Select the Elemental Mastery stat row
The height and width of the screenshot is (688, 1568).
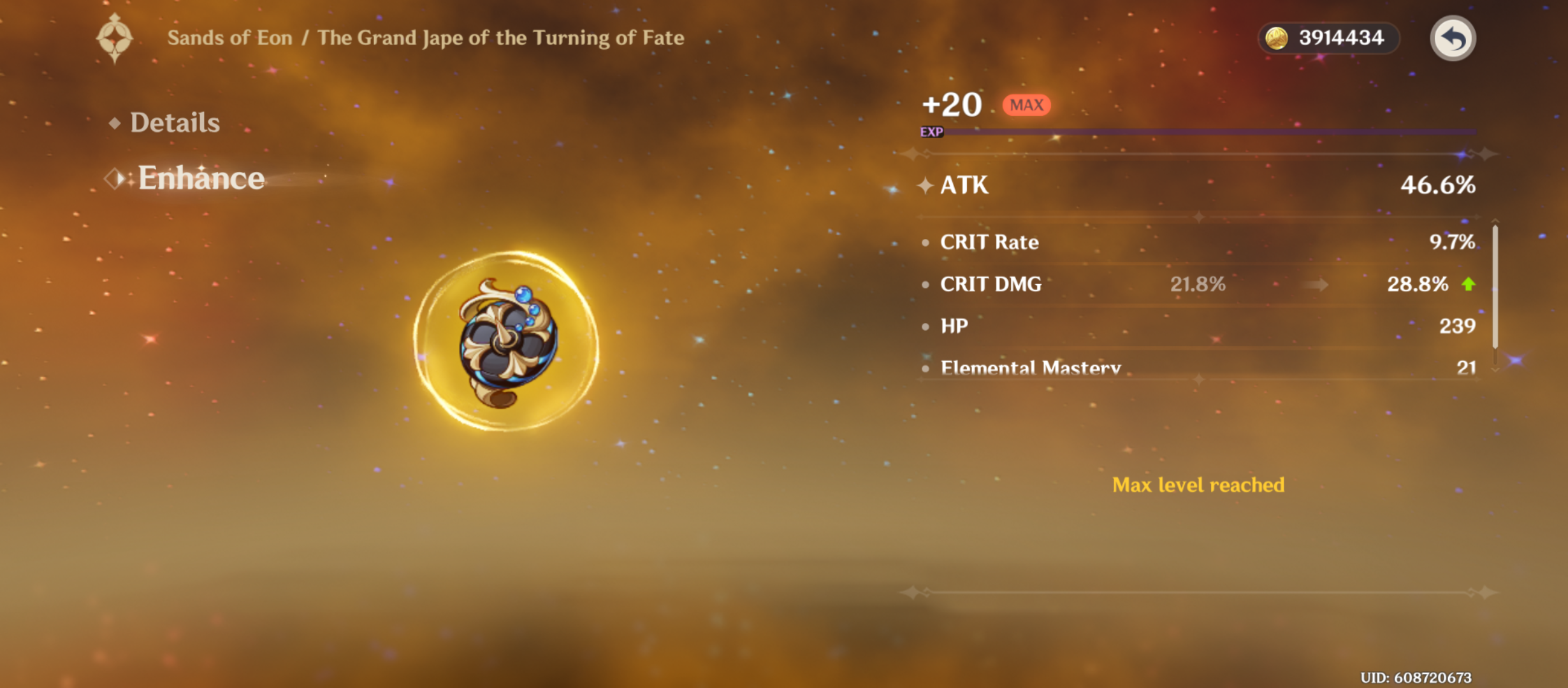pyautogui.click(x=1198, y=368)
